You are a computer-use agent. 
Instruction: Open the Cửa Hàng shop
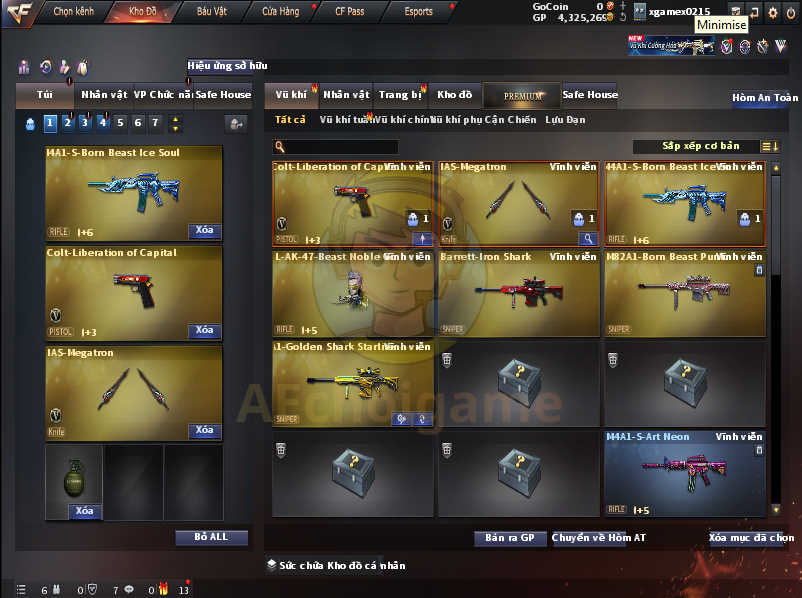click(280, 11)
